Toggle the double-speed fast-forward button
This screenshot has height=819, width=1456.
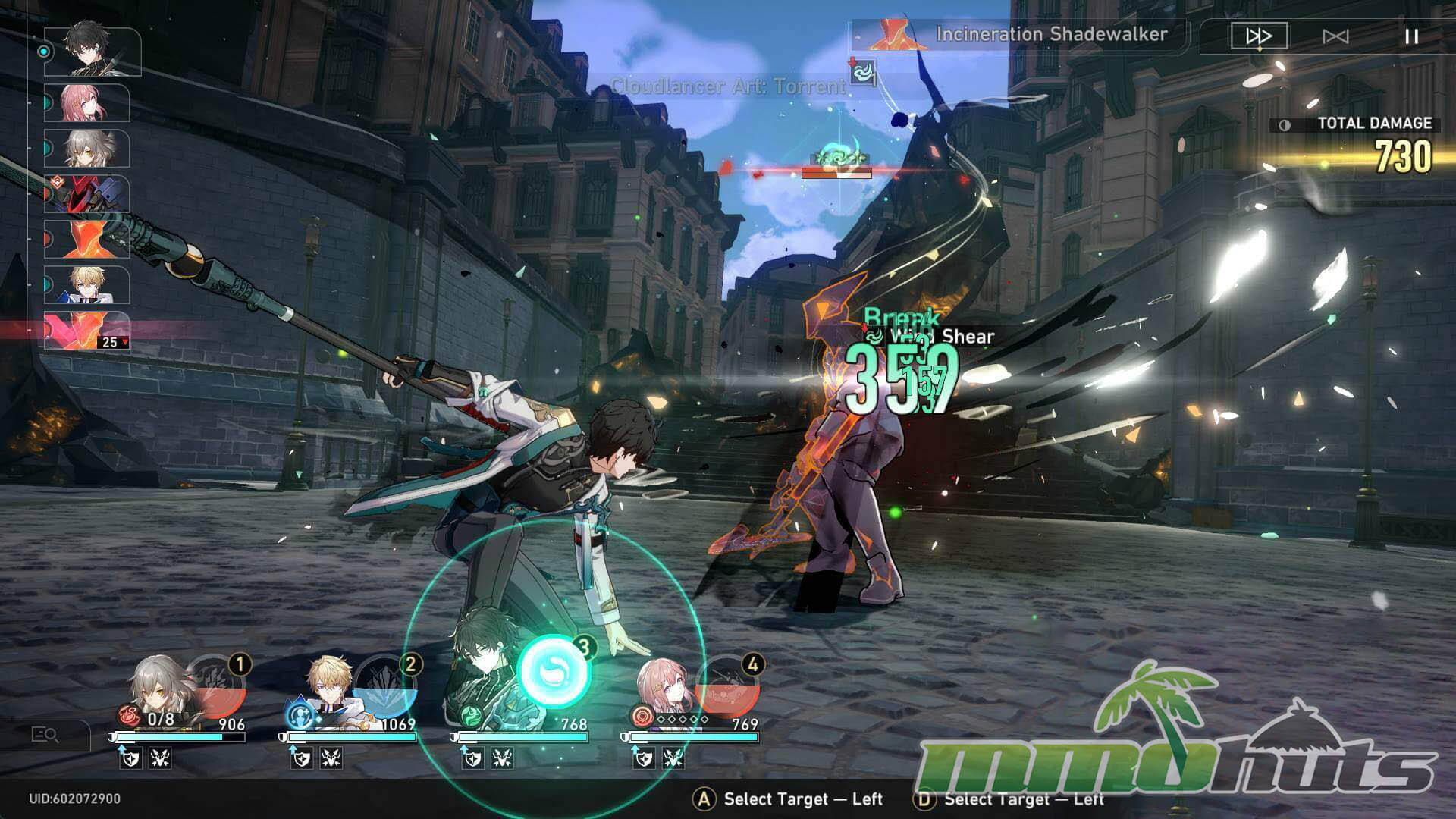pyautogui.click(x=1258, y=36)
